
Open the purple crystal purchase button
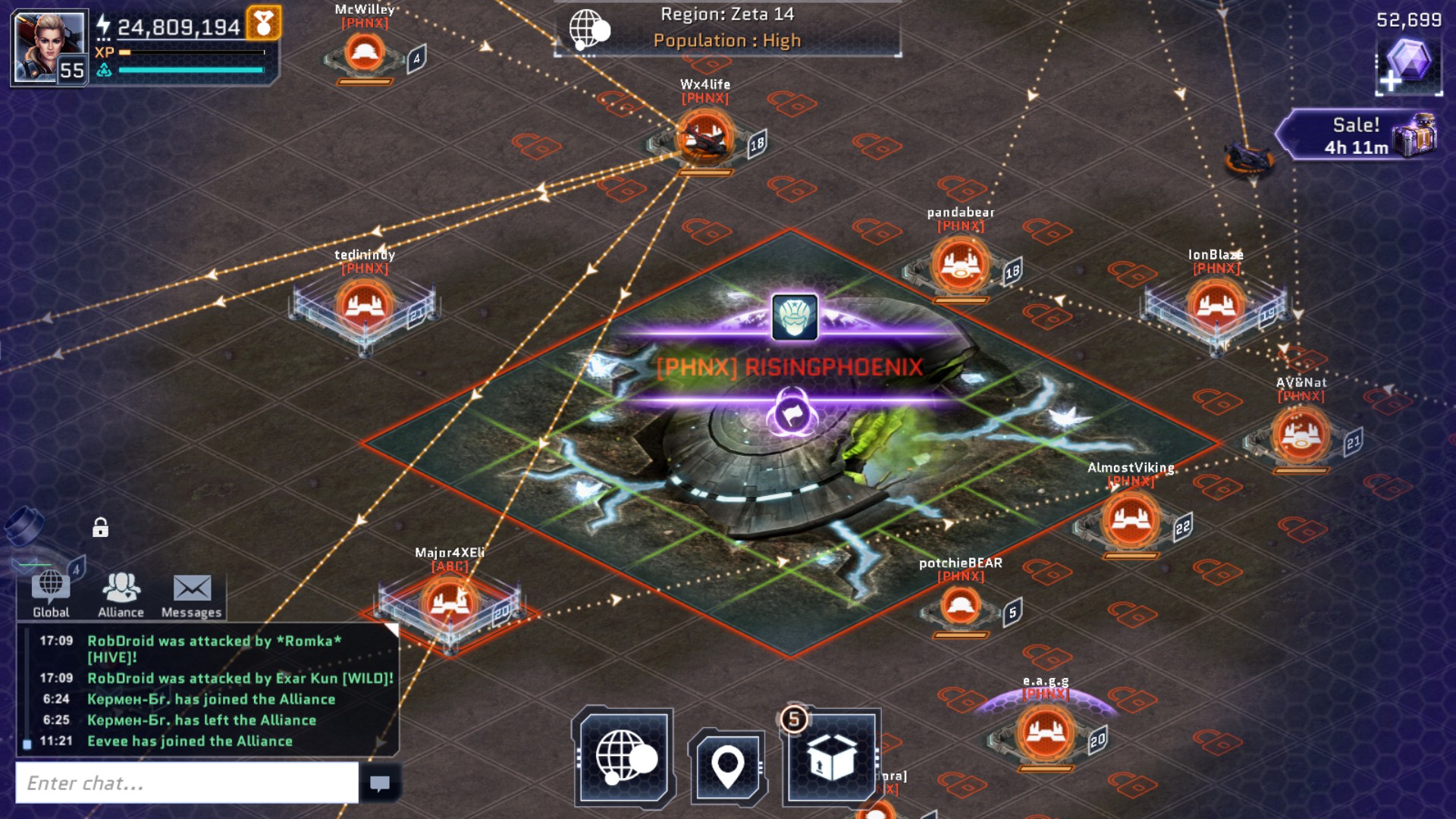[1408, 66]
